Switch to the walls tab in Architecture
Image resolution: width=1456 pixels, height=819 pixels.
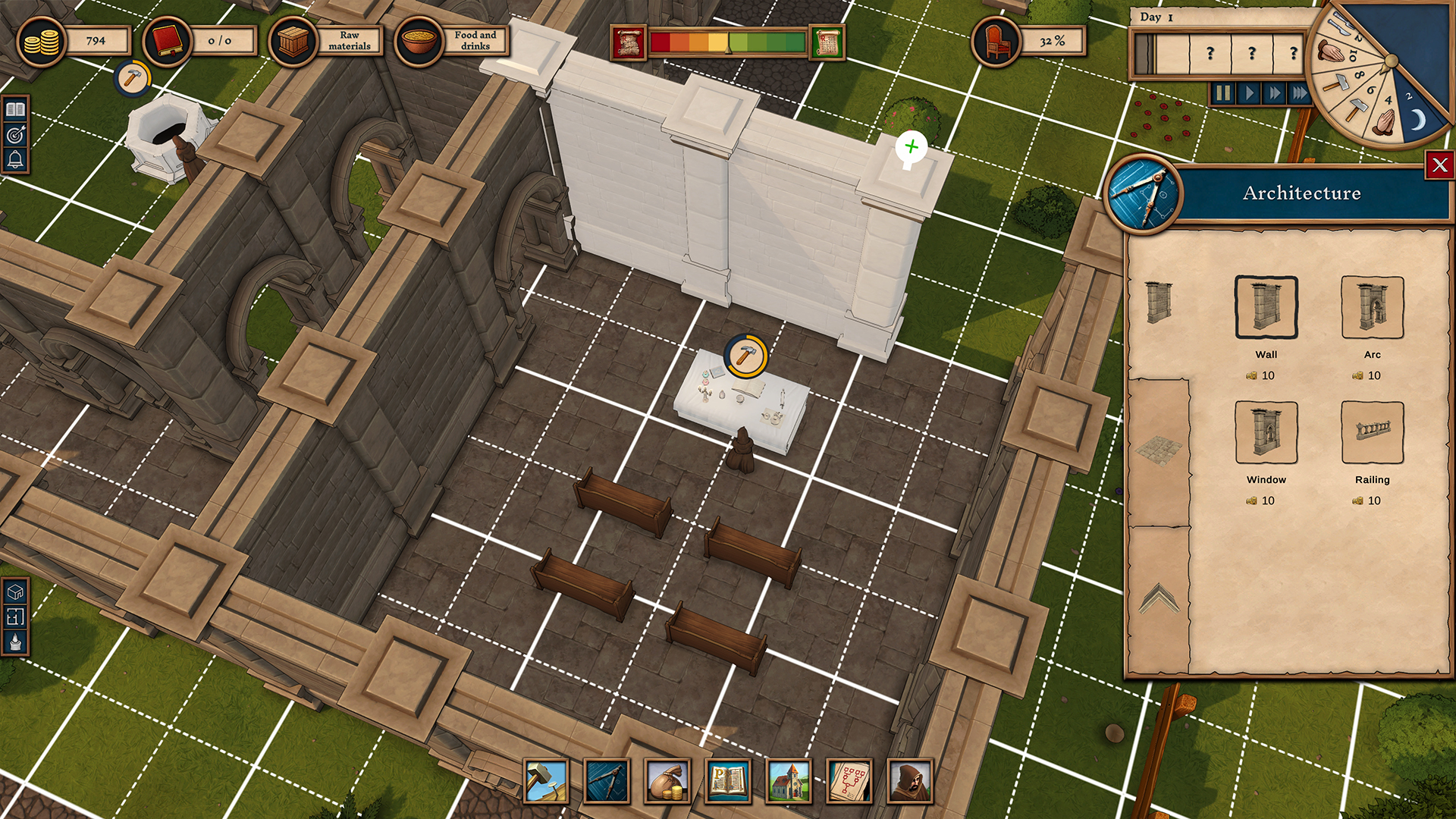pyautogui.click(x=1159, y=303)
